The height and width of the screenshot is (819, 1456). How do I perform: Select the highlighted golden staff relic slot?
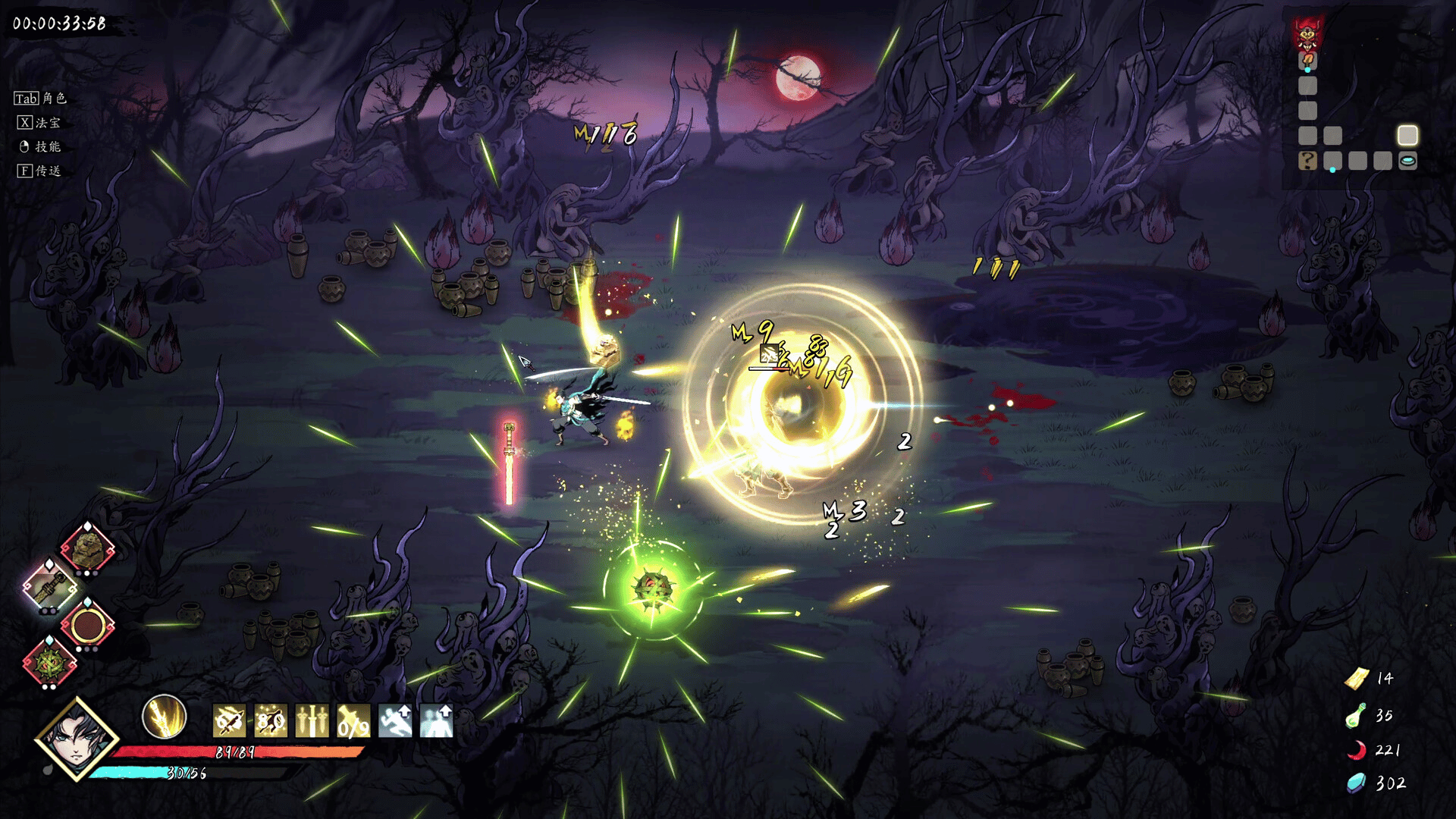(x=50, y=588)
